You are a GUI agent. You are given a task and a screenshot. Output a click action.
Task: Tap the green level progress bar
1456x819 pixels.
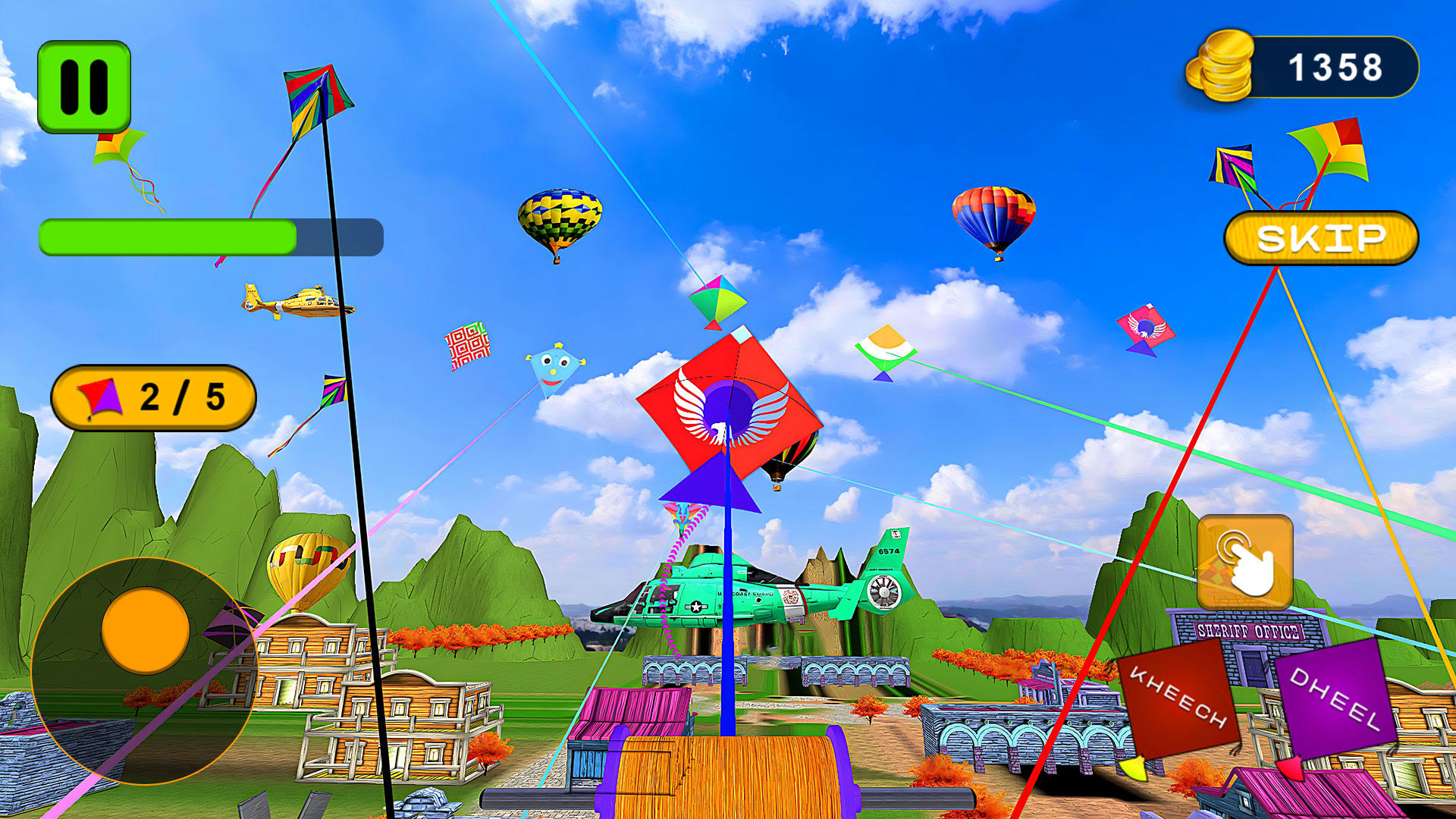coord(167,237)
